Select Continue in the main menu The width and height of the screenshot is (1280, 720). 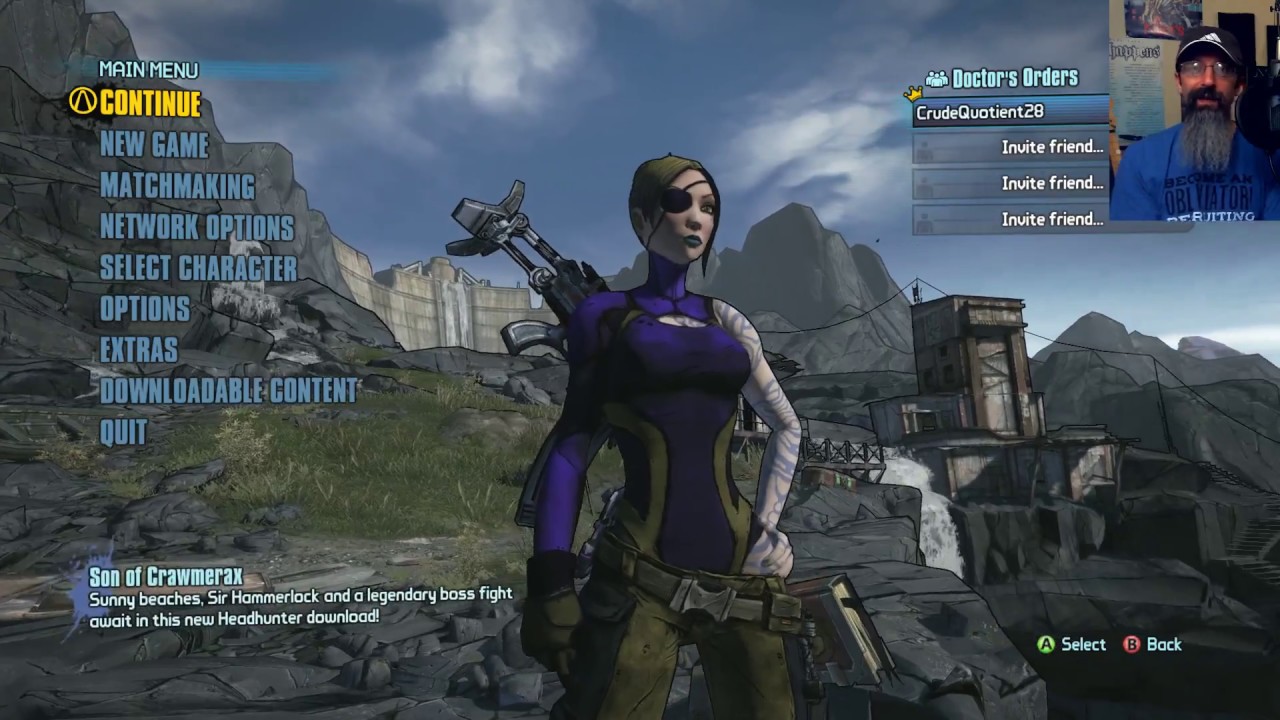(x=149, y=103)
